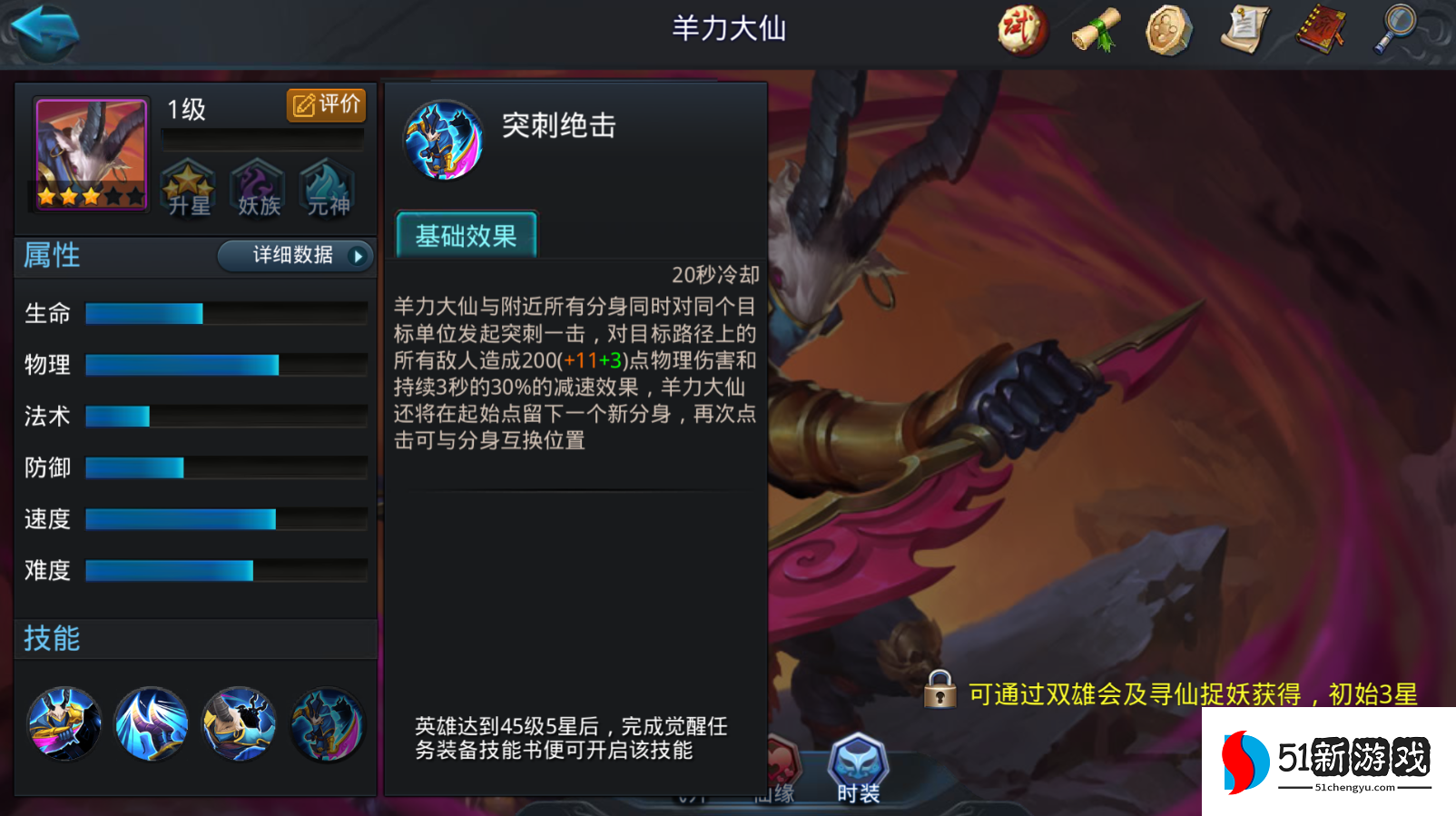Open the 试 trials icon in the top bar
The height and width of the screenshot is (816, 1456).
tap(1021, 30)
